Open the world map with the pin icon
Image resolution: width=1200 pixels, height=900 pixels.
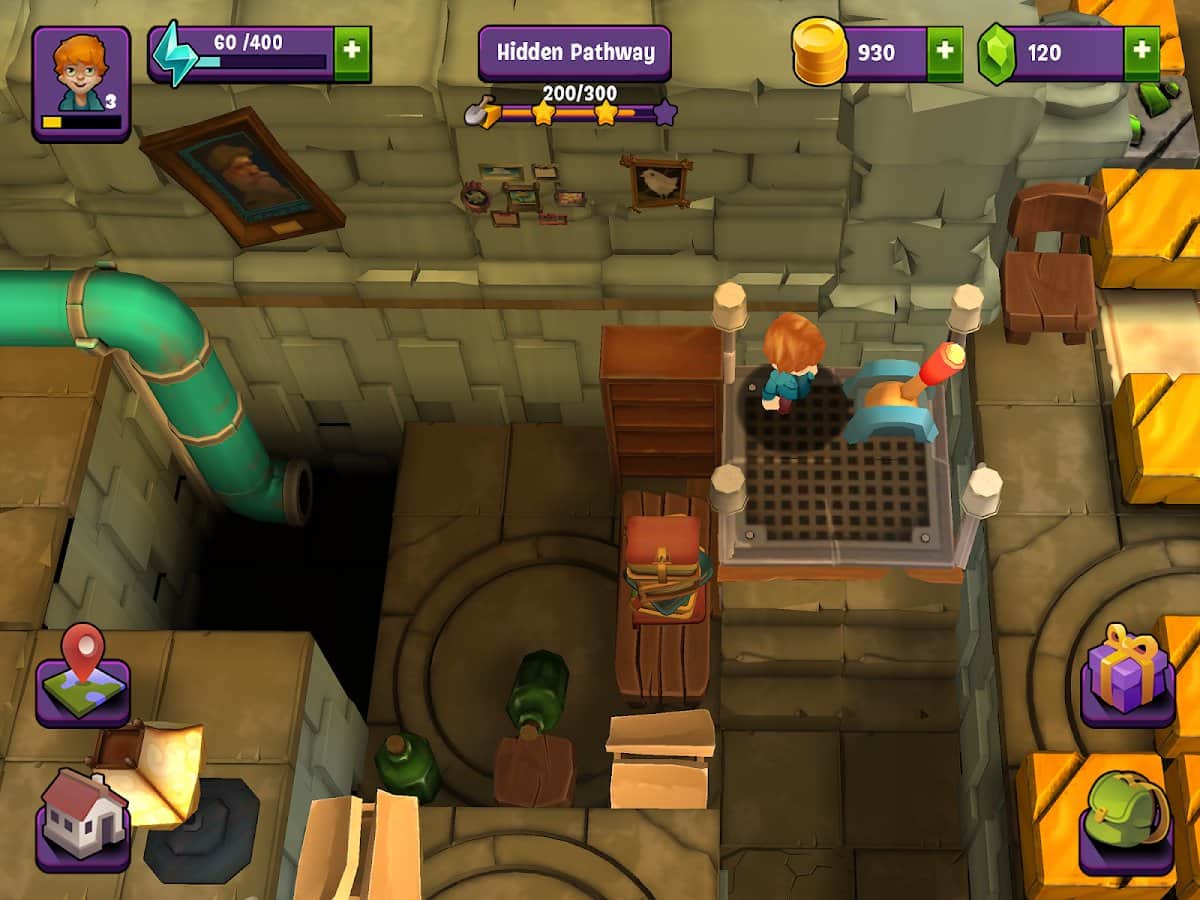pyautogui.click(x=83, y=675)
